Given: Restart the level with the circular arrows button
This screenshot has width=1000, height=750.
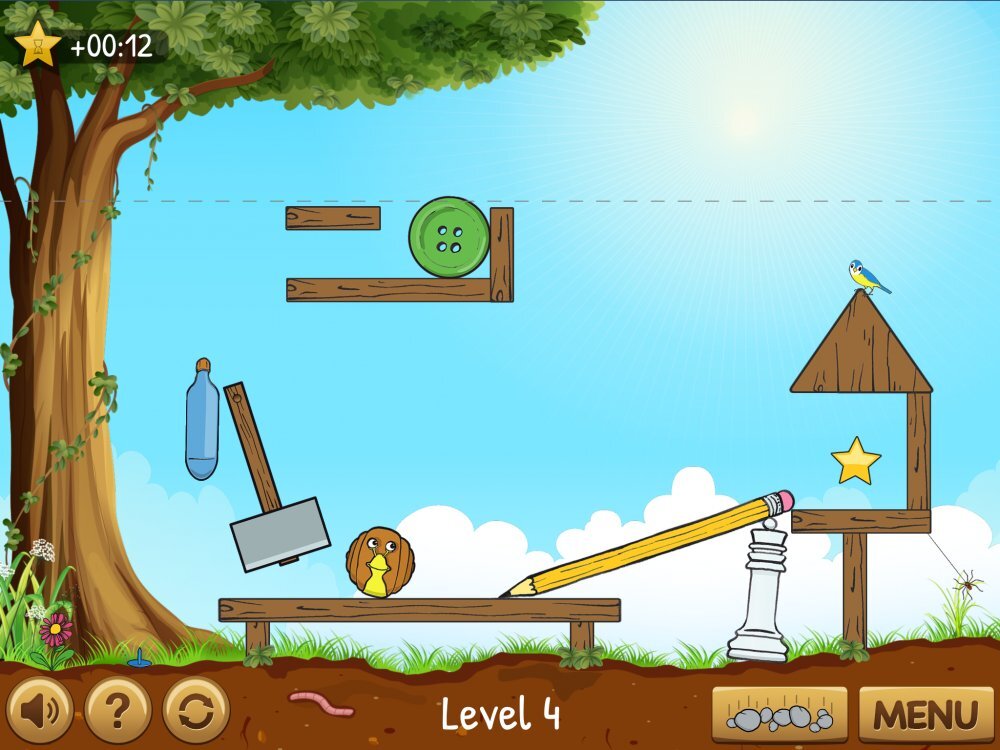Looking at the screenshot, I should click(196, 711).
